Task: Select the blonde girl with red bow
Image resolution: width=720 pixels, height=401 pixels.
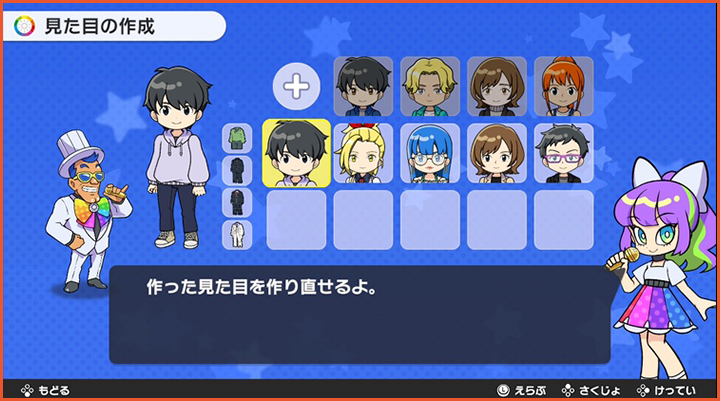Action: [363, 153]
